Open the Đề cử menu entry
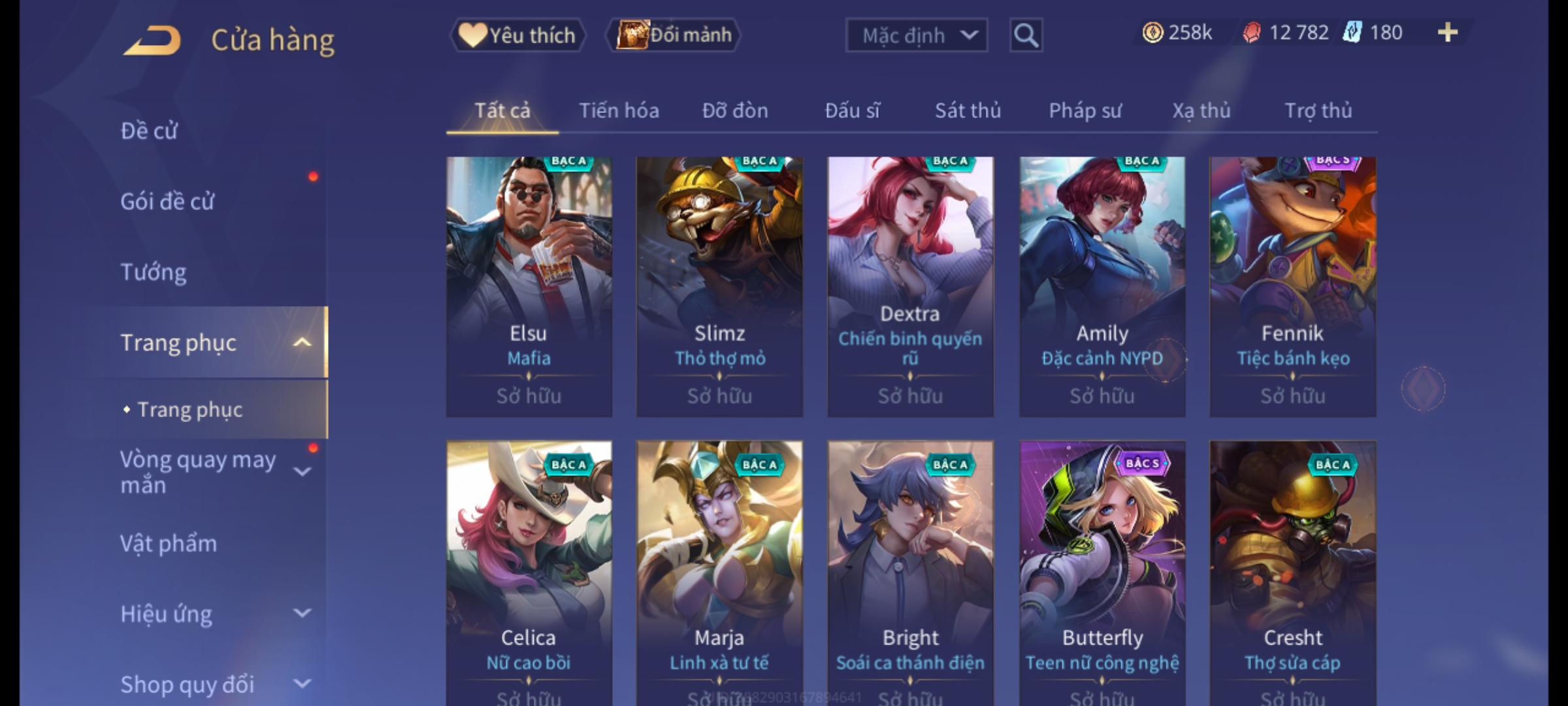Screen dimensions: 1568x706 point(149,131)
